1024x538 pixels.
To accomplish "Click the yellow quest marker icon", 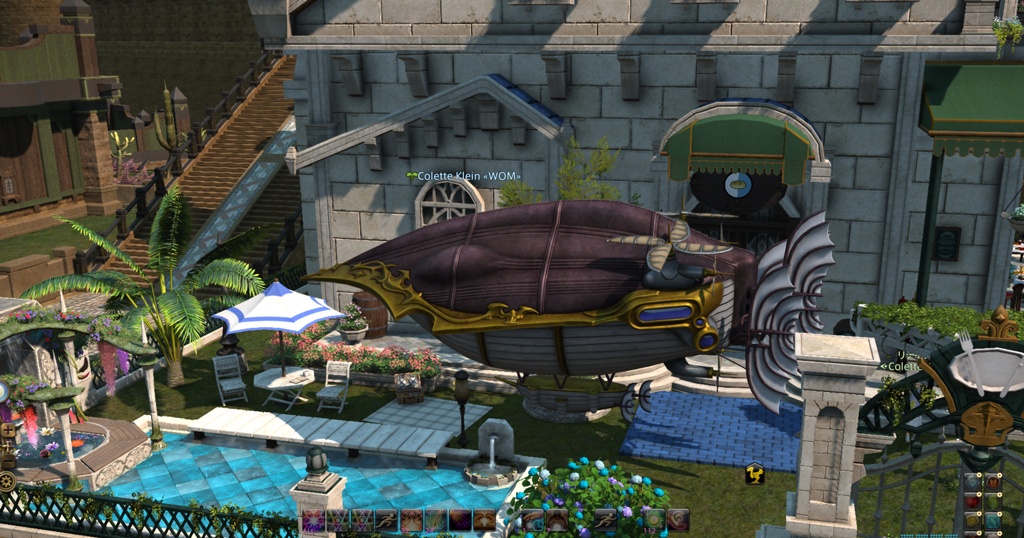I will point(755,473).
